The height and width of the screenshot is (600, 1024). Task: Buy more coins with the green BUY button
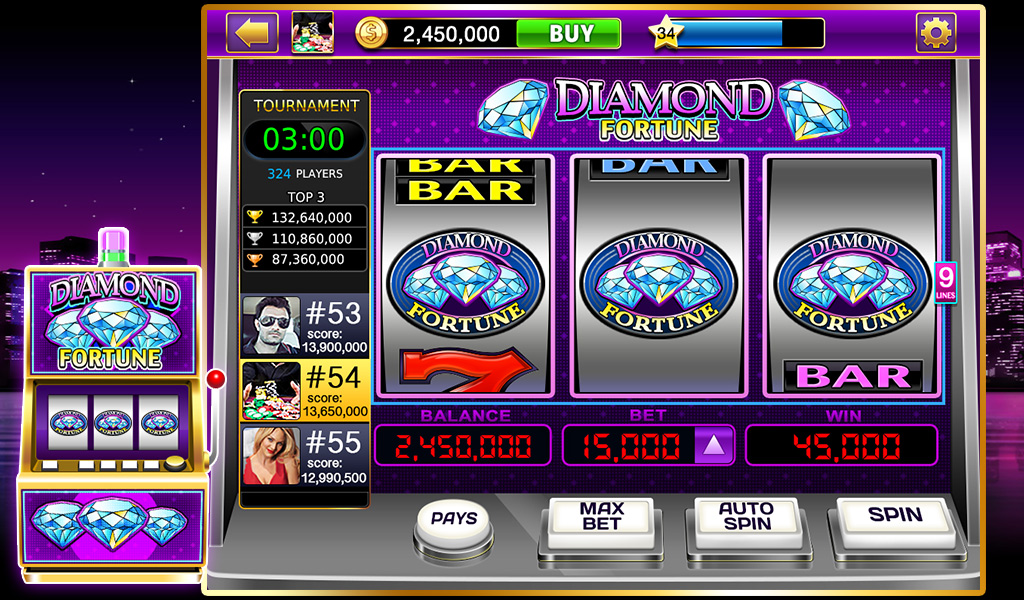[568, 34]
